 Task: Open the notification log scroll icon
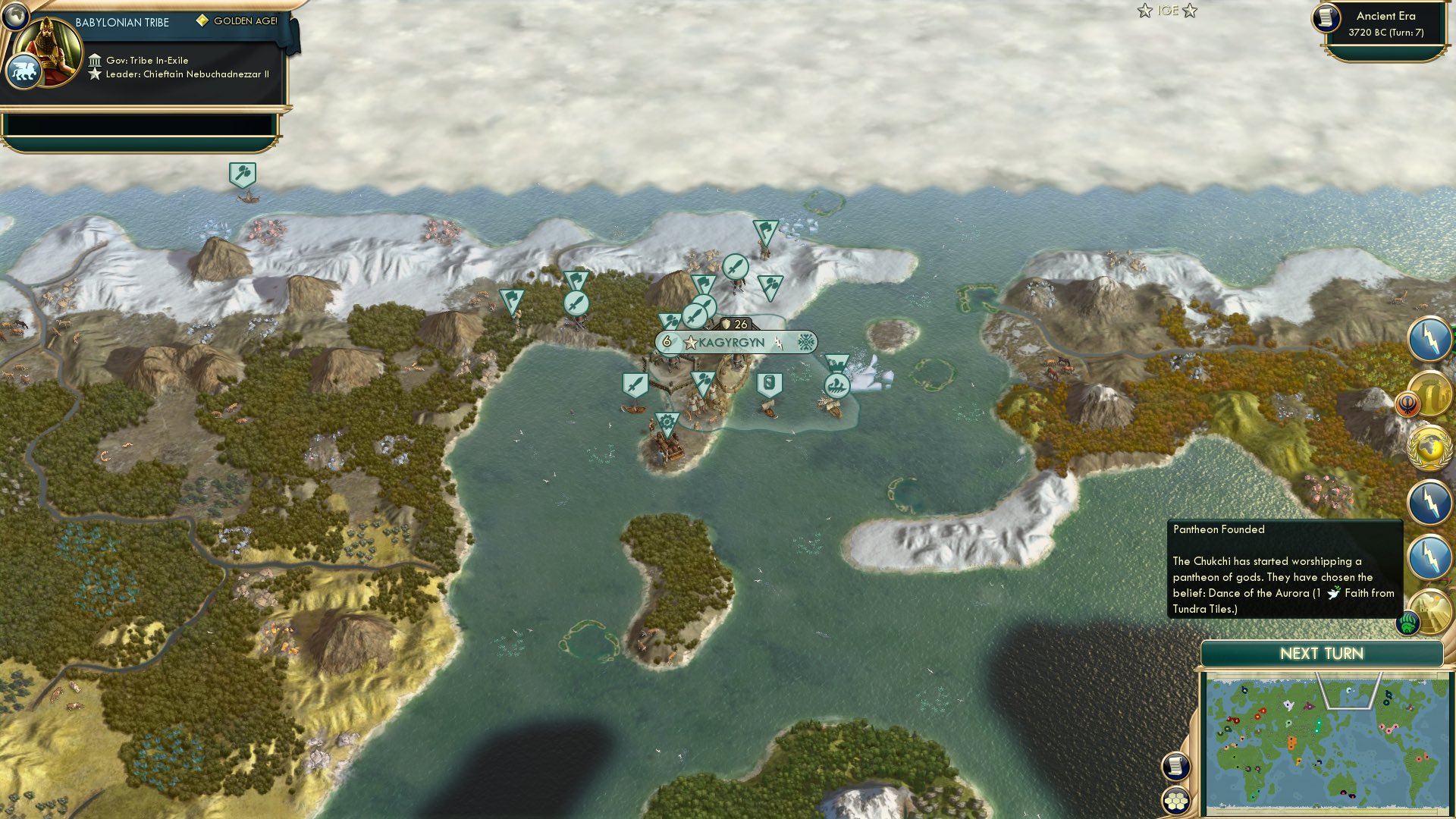pos(1175,767)
